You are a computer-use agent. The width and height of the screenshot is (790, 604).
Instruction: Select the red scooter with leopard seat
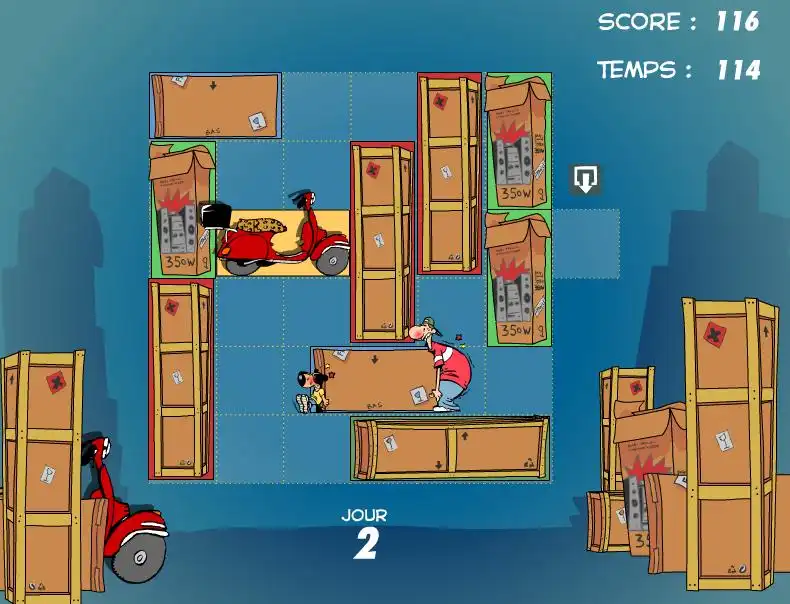pyautogui.click(x=282, y=242)
